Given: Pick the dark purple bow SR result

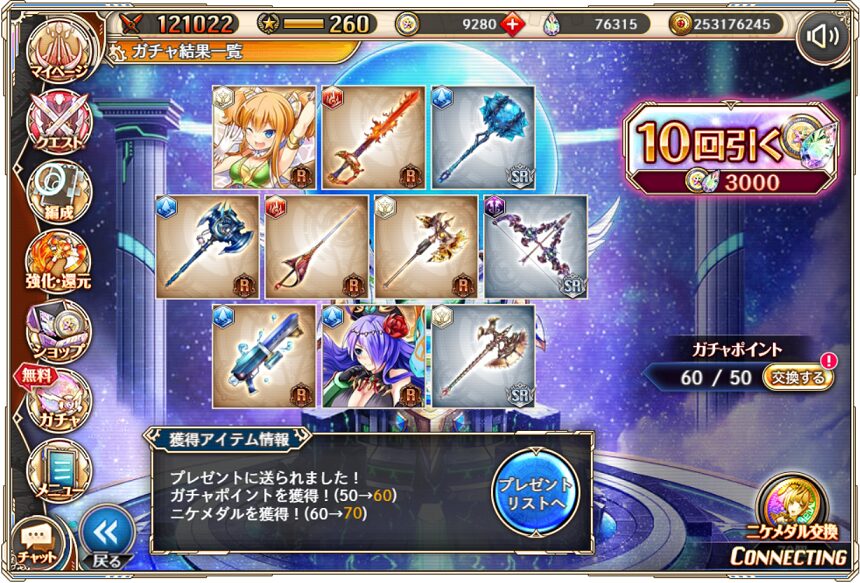Looking at the screenshot, I should pyautogui.click(x=537, y=246).
